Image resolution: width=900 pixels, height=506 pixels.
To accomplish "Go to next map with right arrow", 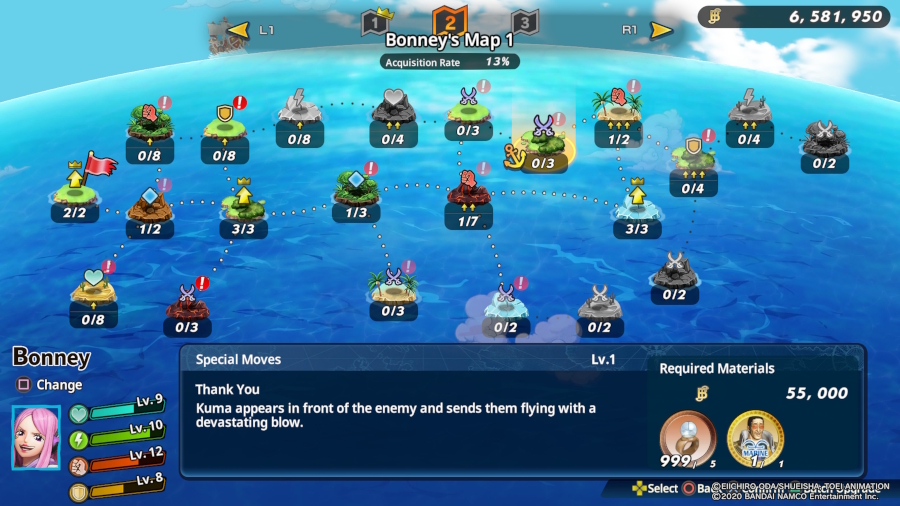I will pyautogui.click(x=661, y=30).
